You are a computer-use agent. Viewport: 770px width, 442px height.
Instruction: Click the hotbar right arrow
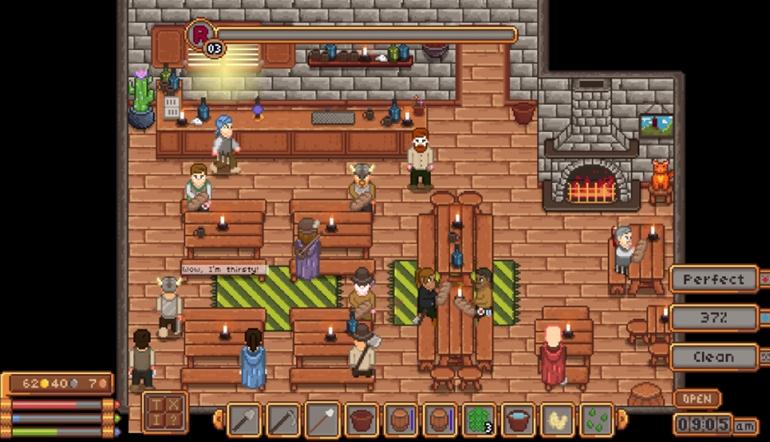[x=622, y=420]
